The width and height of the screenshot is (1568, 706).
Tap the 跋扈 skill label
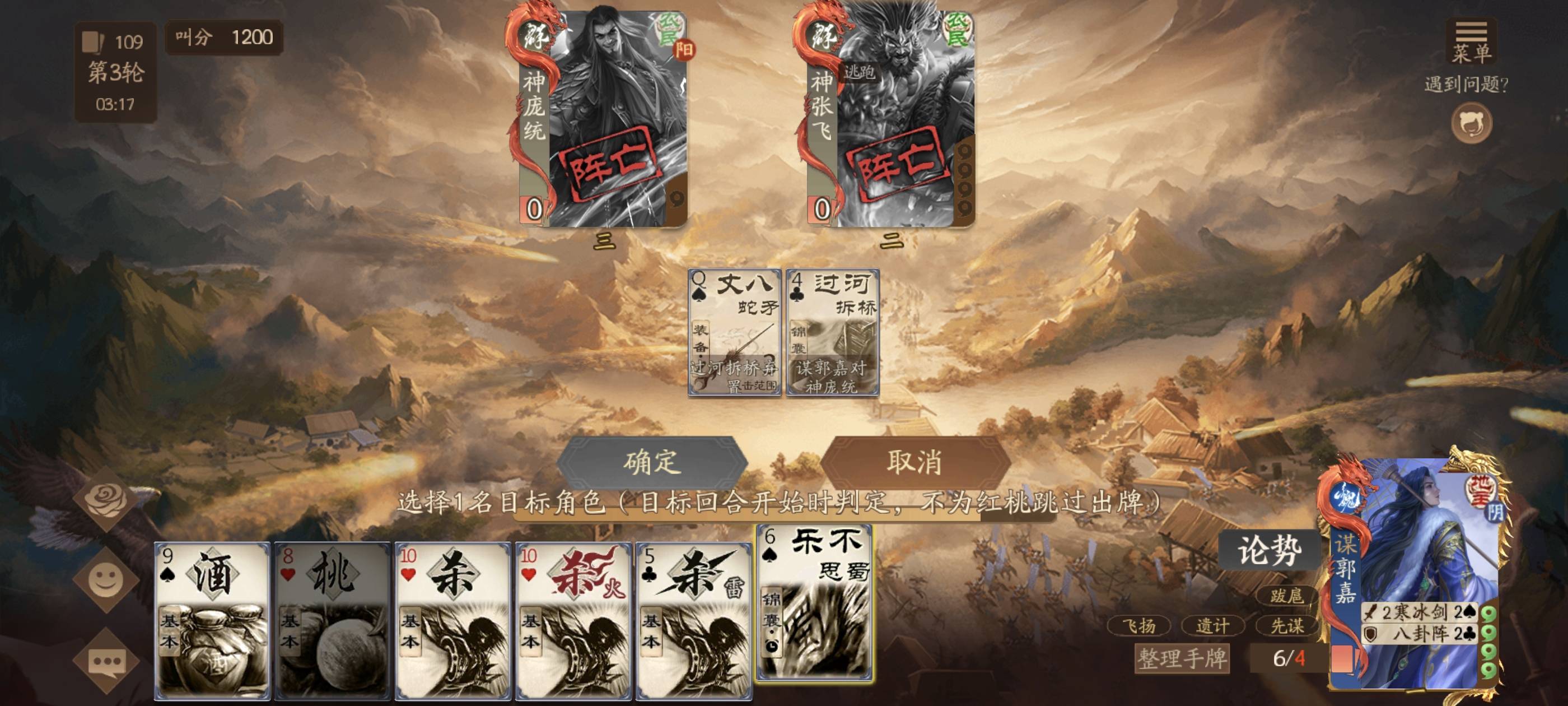[1286, 595]
